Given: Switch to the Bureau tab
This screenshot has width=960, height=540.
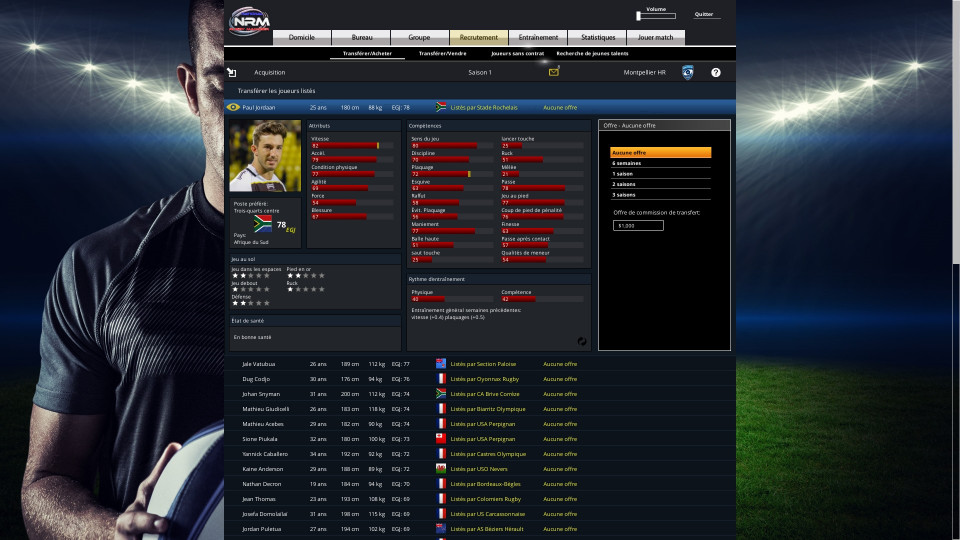Looking at the screenshot, I should [361, 37].
